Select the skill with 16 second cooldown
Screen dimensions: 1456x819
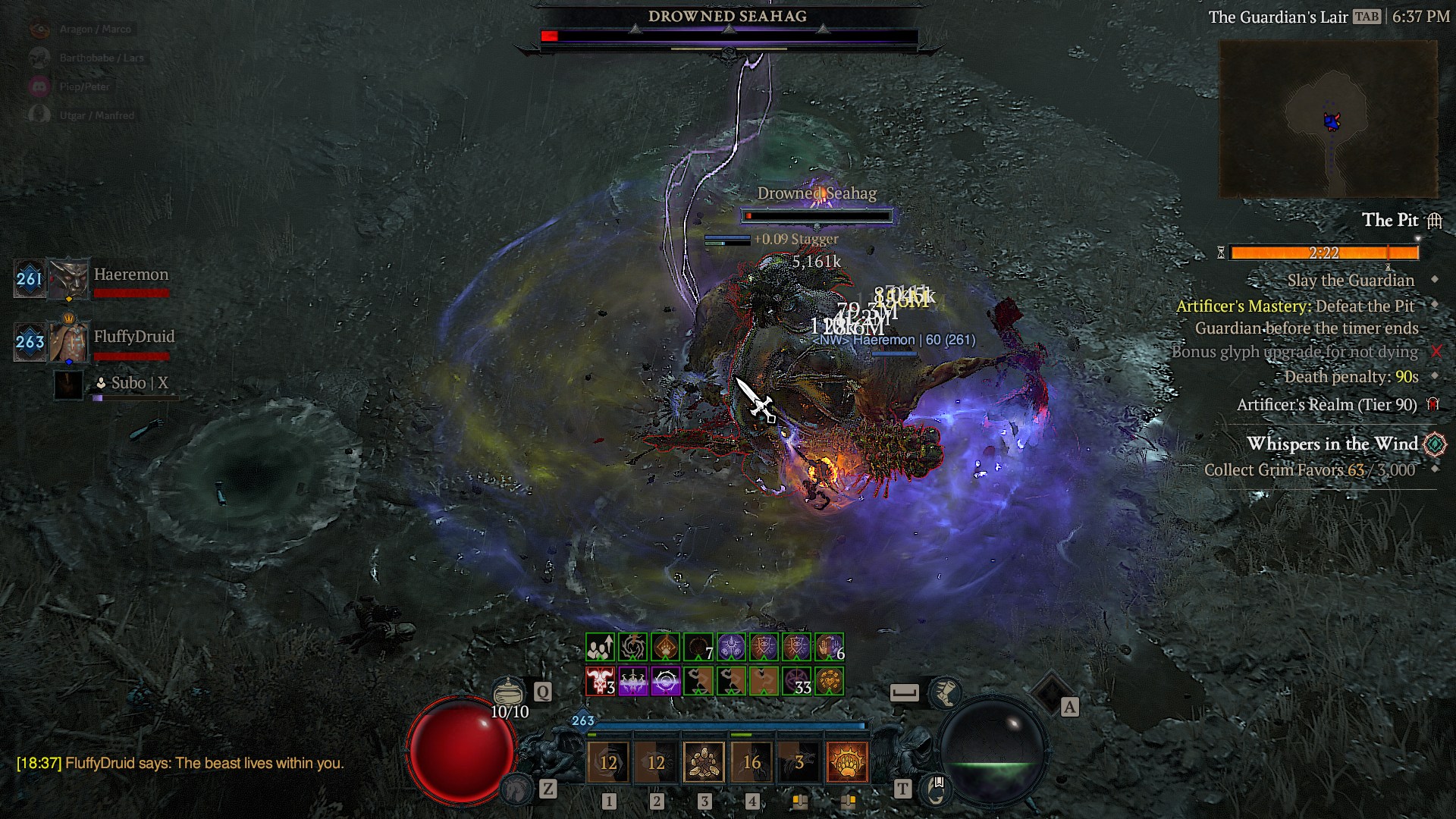[x=751, y=761]
